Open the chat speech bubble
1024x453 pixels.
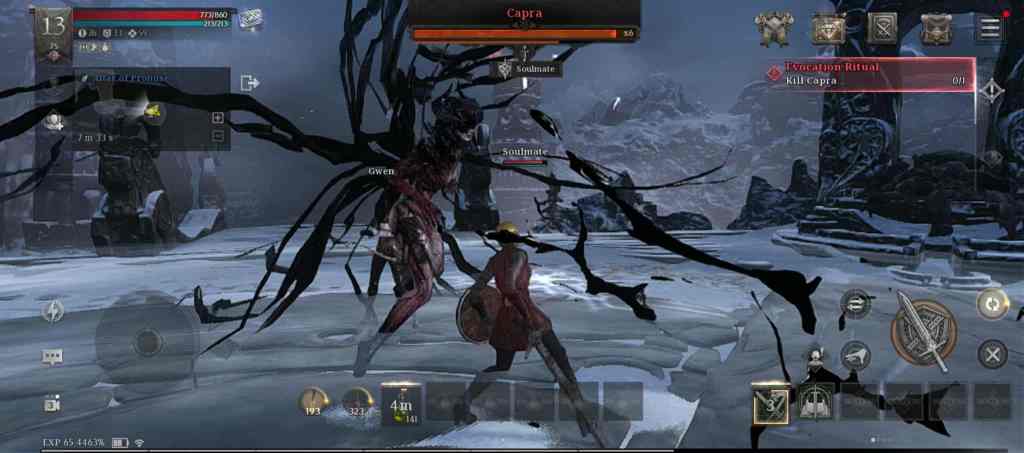click(x=52, y=357)
